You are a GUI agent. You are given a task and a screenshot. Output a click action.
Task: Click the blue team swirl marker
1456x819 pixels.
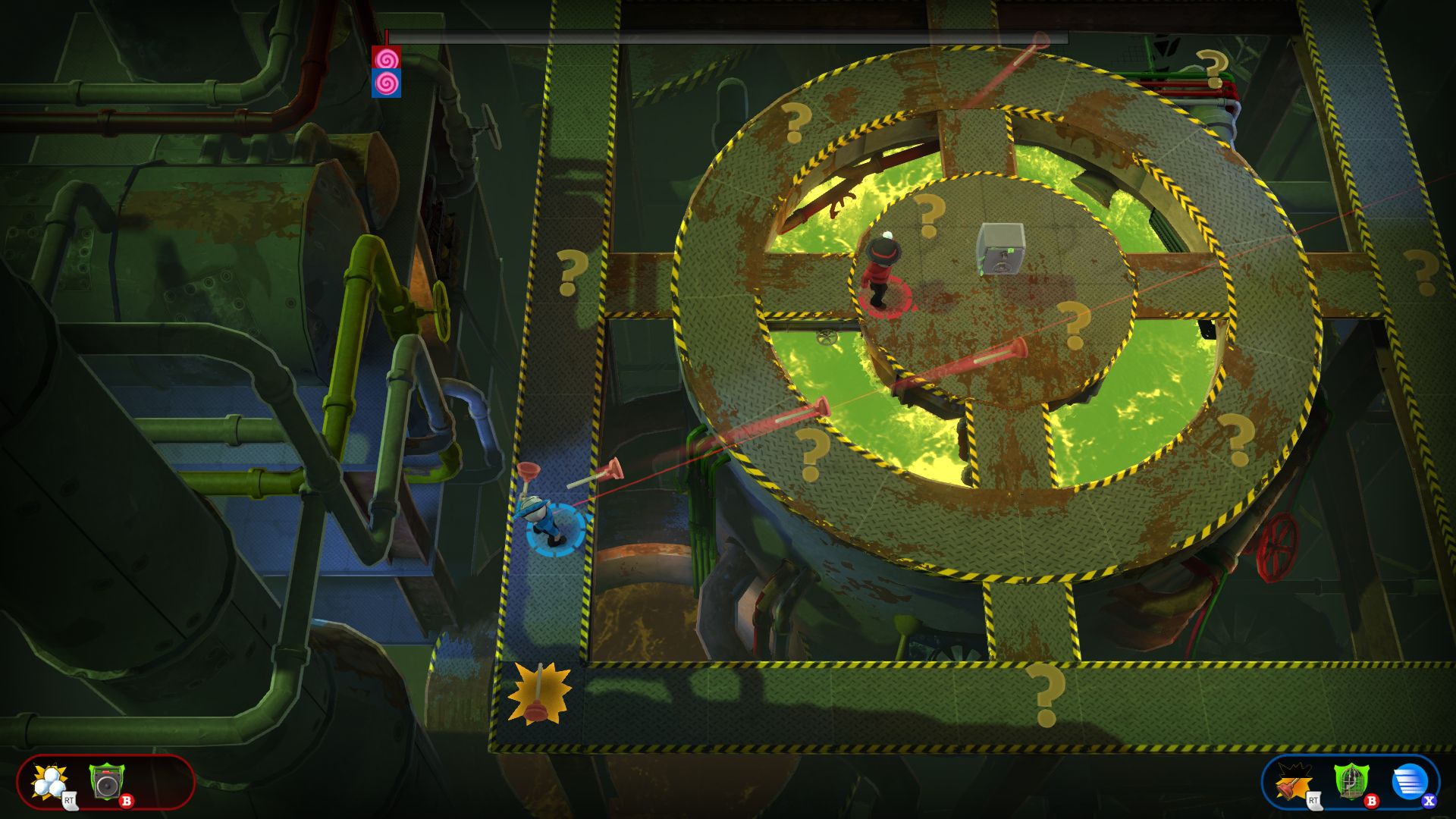click(386, 83)
